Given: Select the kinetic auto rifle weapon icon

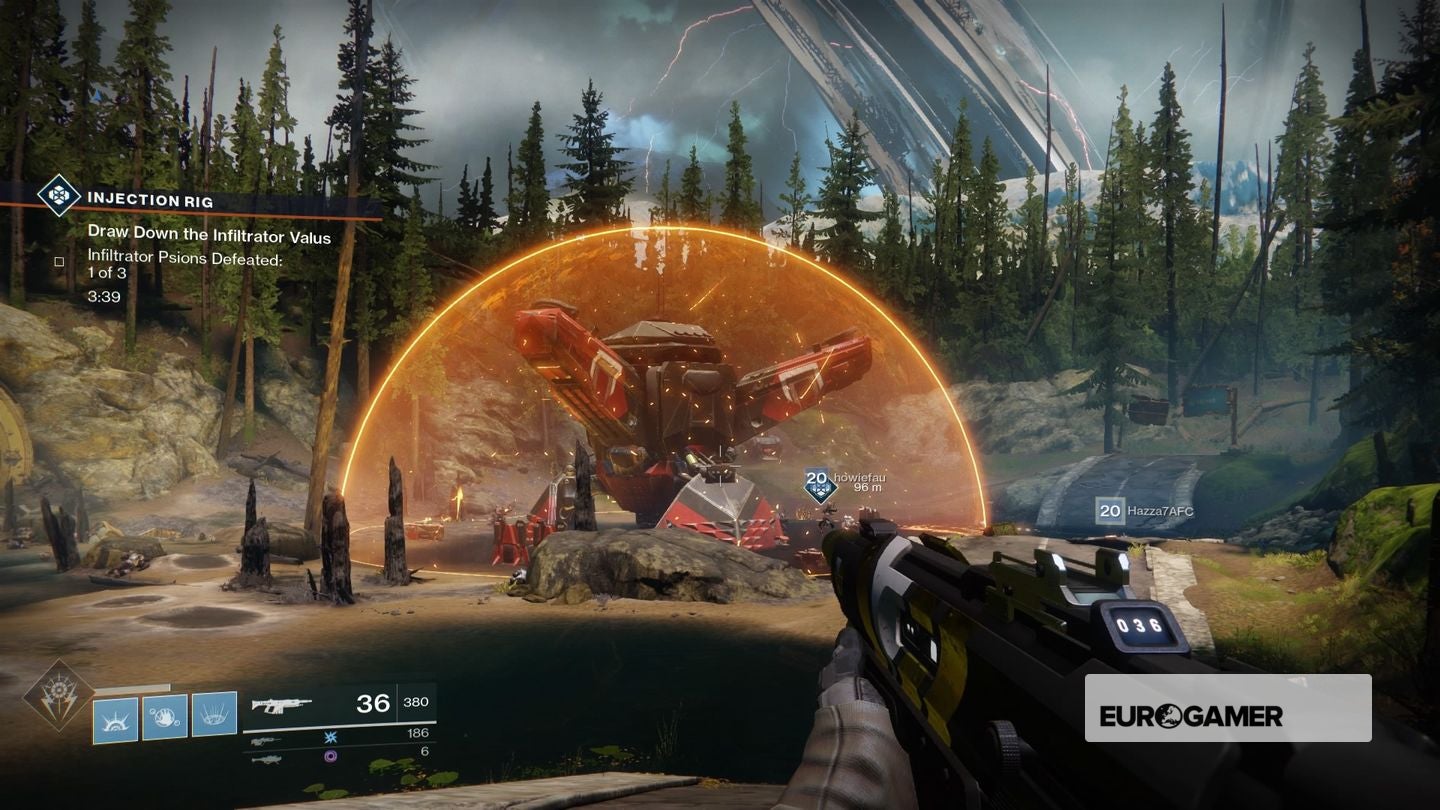Looking at the screenshot, I should pos(283,707).
